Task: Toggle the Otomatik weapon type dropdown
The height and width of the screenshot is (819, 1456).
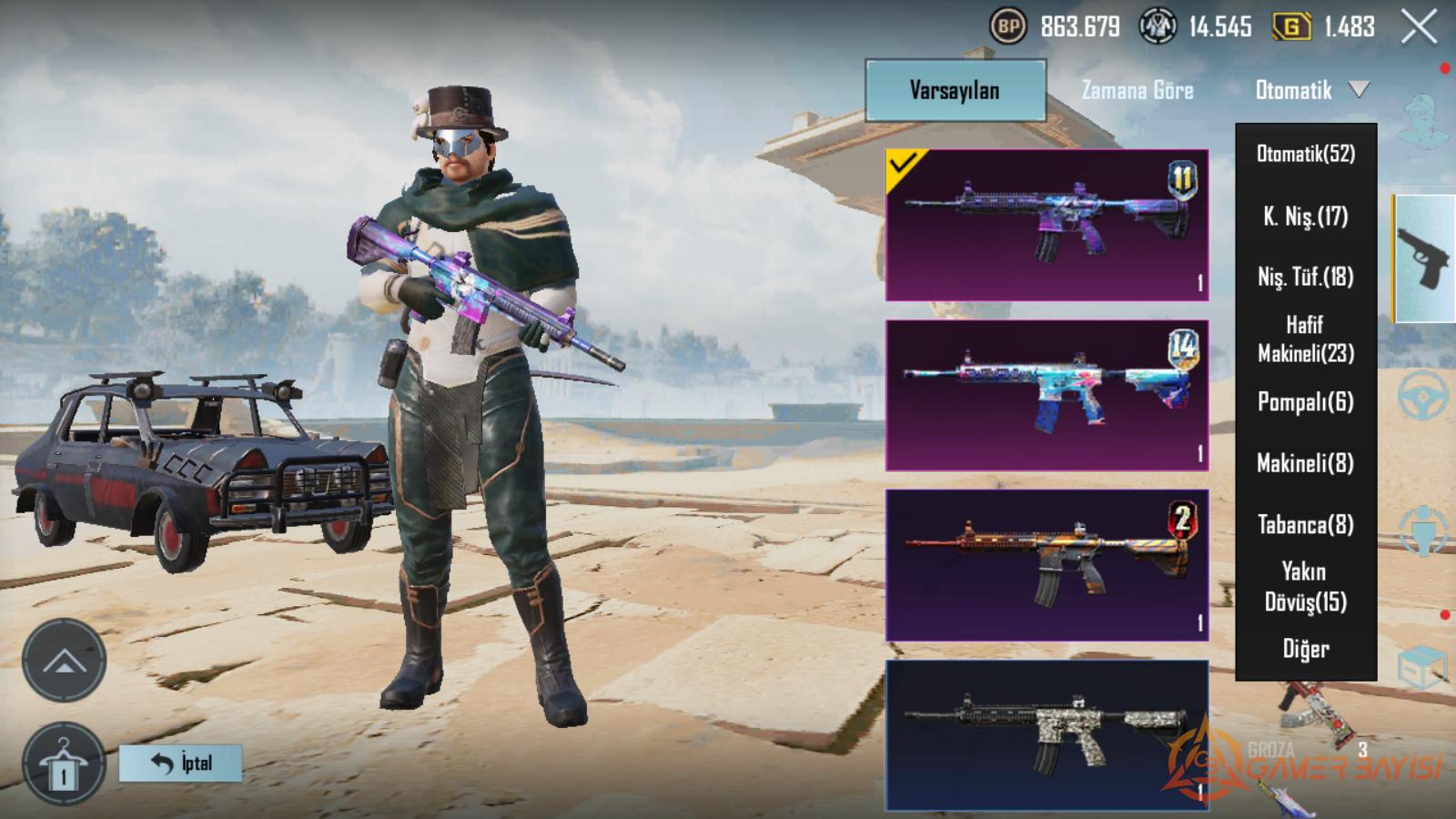Action: click(1310, 90)
